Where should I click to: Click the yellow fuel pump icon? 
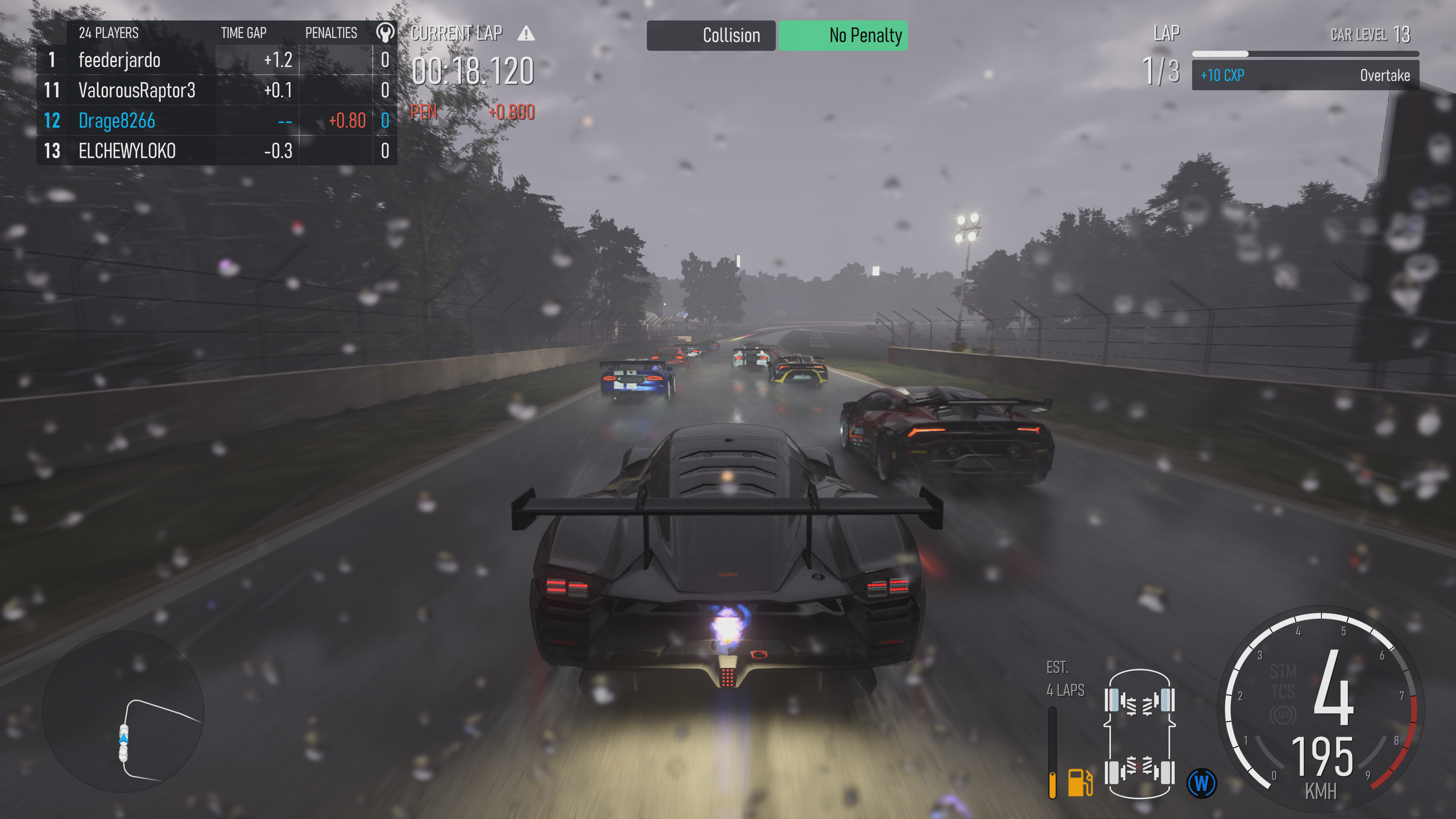1079,783
